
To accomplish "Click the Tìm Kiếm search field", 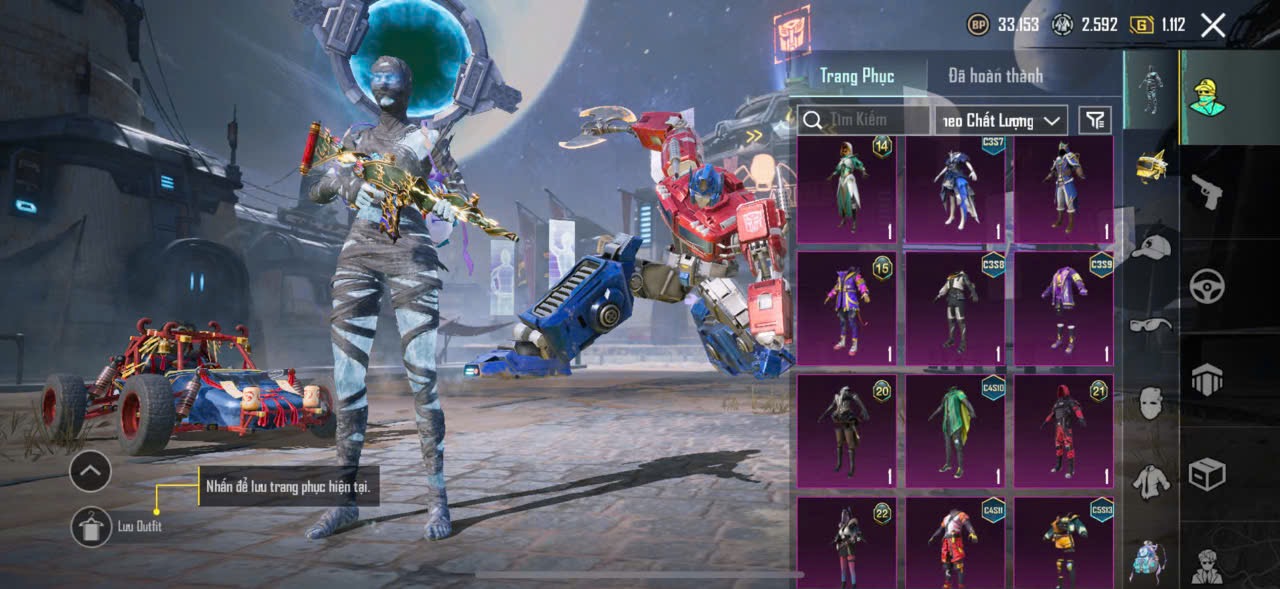I will (x=865, y=120).
